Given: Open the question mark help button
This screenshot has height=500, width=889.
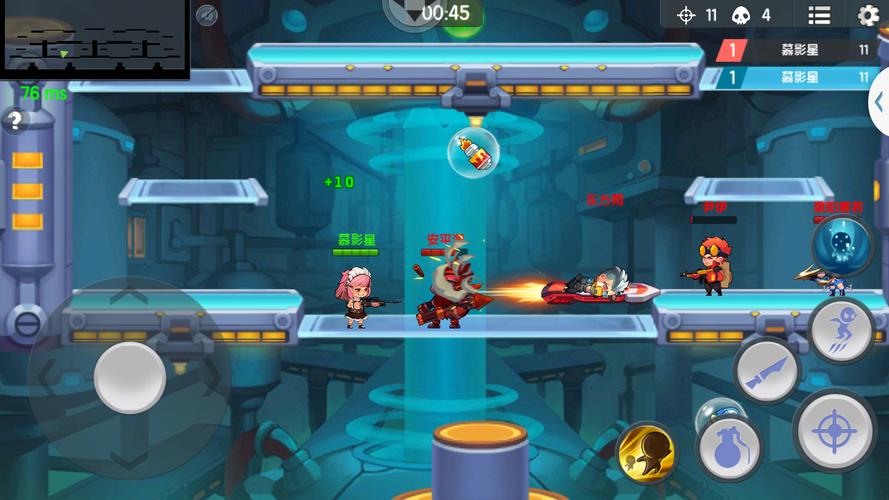Looking at the screenshot, I should [x=15, y=122].
